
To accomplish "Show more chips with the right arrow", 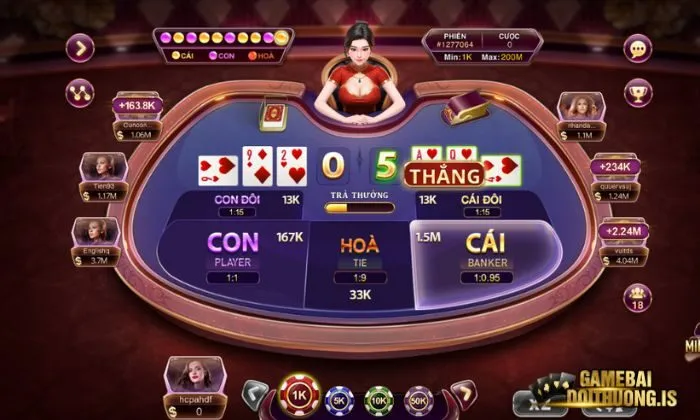I will tap(461, 392).
